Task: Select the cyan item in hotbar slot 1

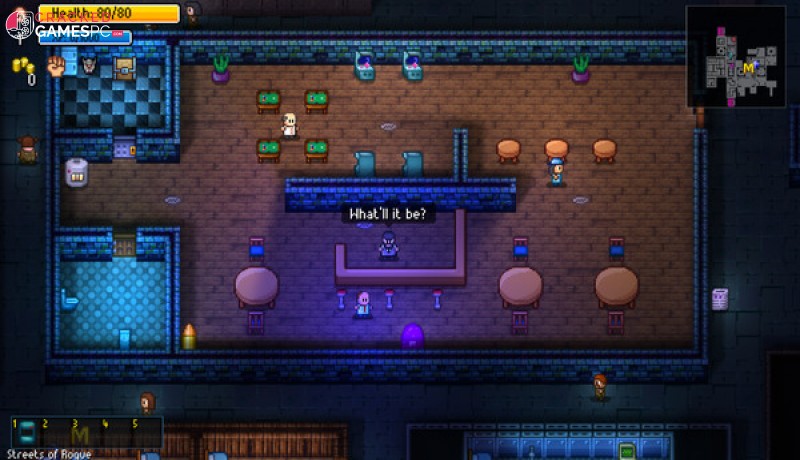Action: click(29, 433)
